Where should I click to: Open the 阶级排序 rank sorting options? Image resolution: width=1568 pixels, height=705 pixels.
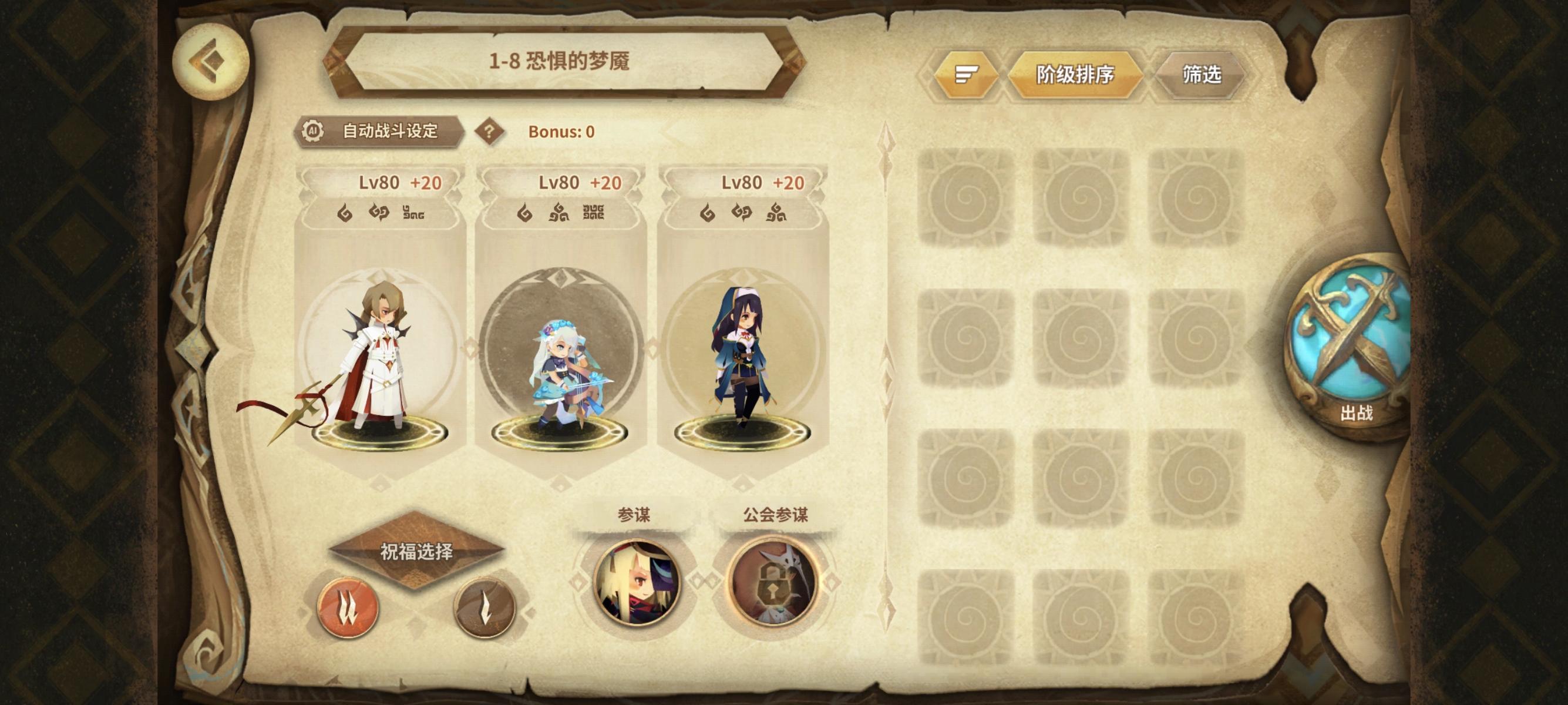coord(1077,74)
